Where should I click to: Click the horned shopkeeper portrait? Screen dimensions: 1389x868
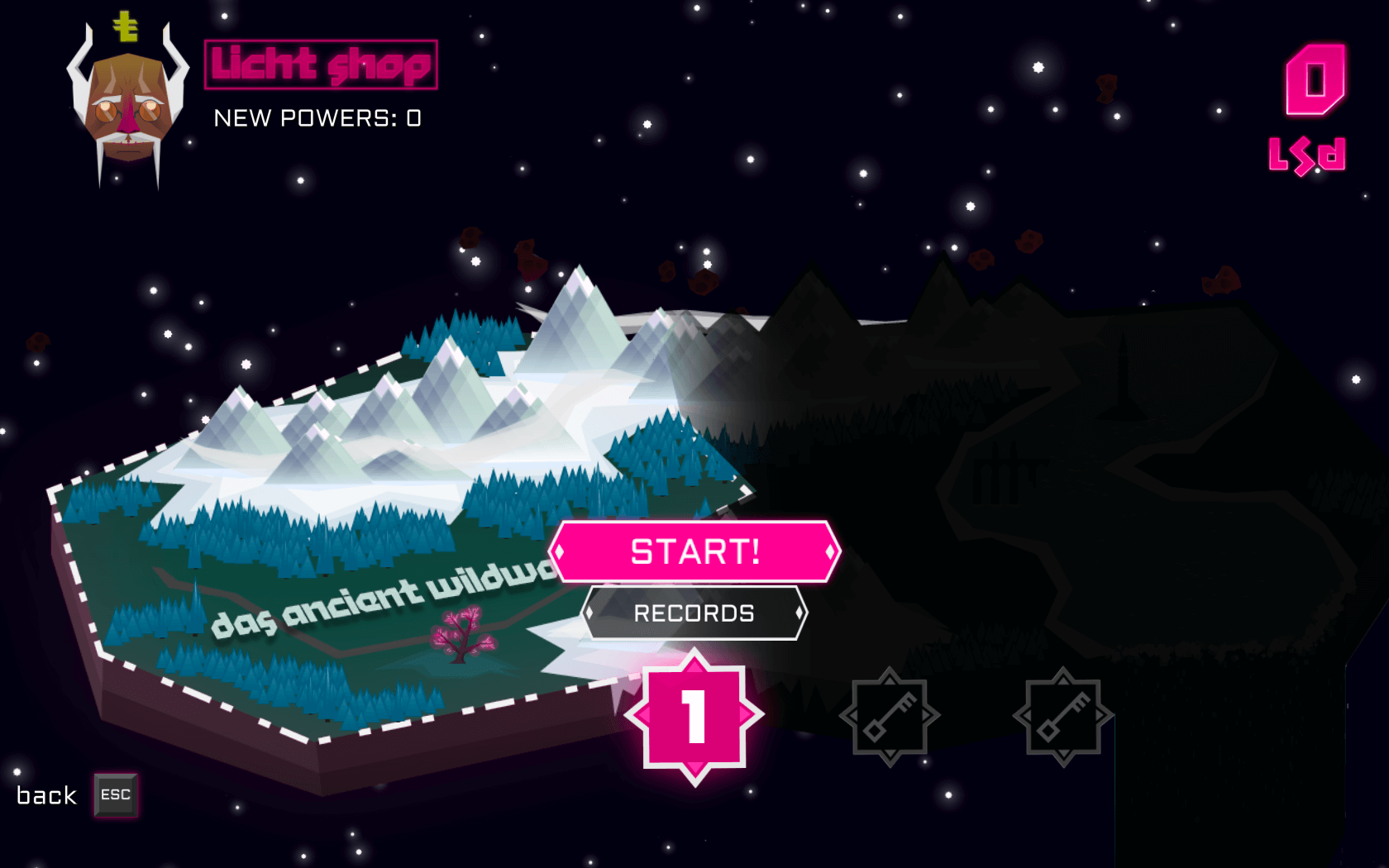(128, 103)
